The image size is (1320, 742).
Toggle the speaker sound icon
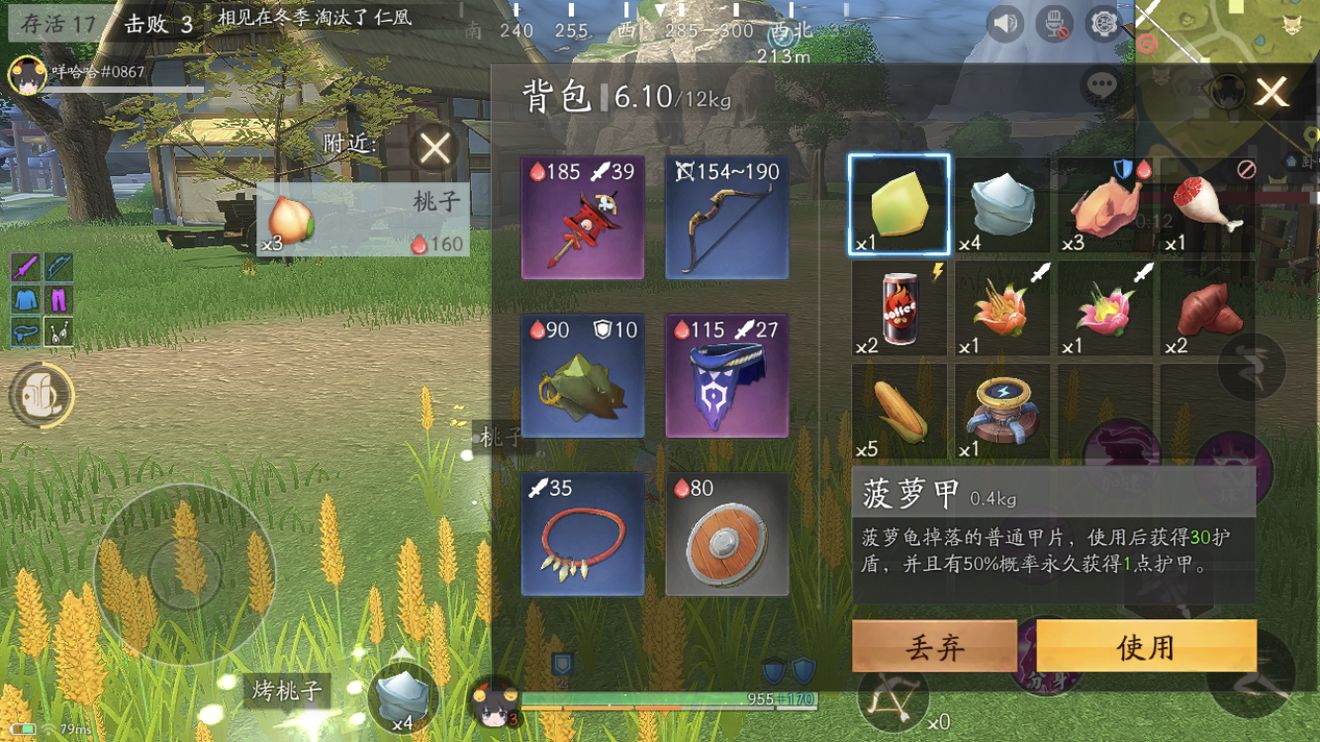[1005, 23]
